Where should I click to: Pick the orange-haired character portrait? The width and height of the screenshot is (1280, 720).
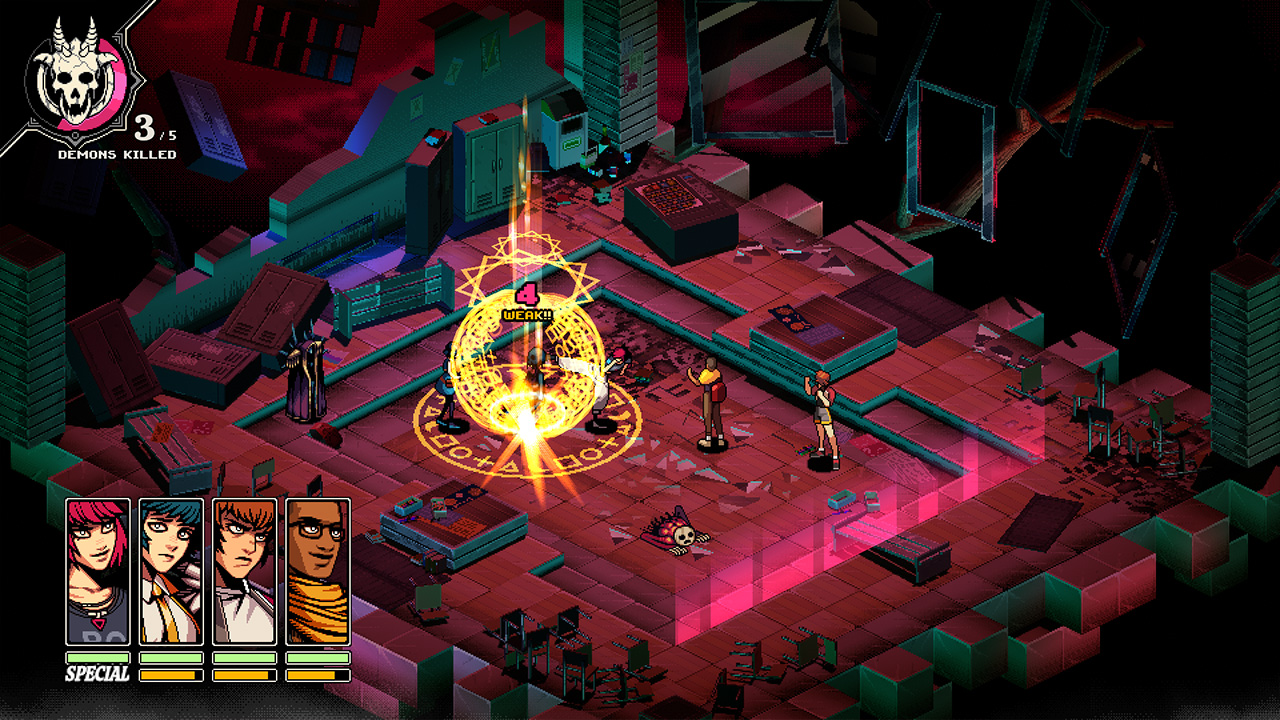pos(245,571)
